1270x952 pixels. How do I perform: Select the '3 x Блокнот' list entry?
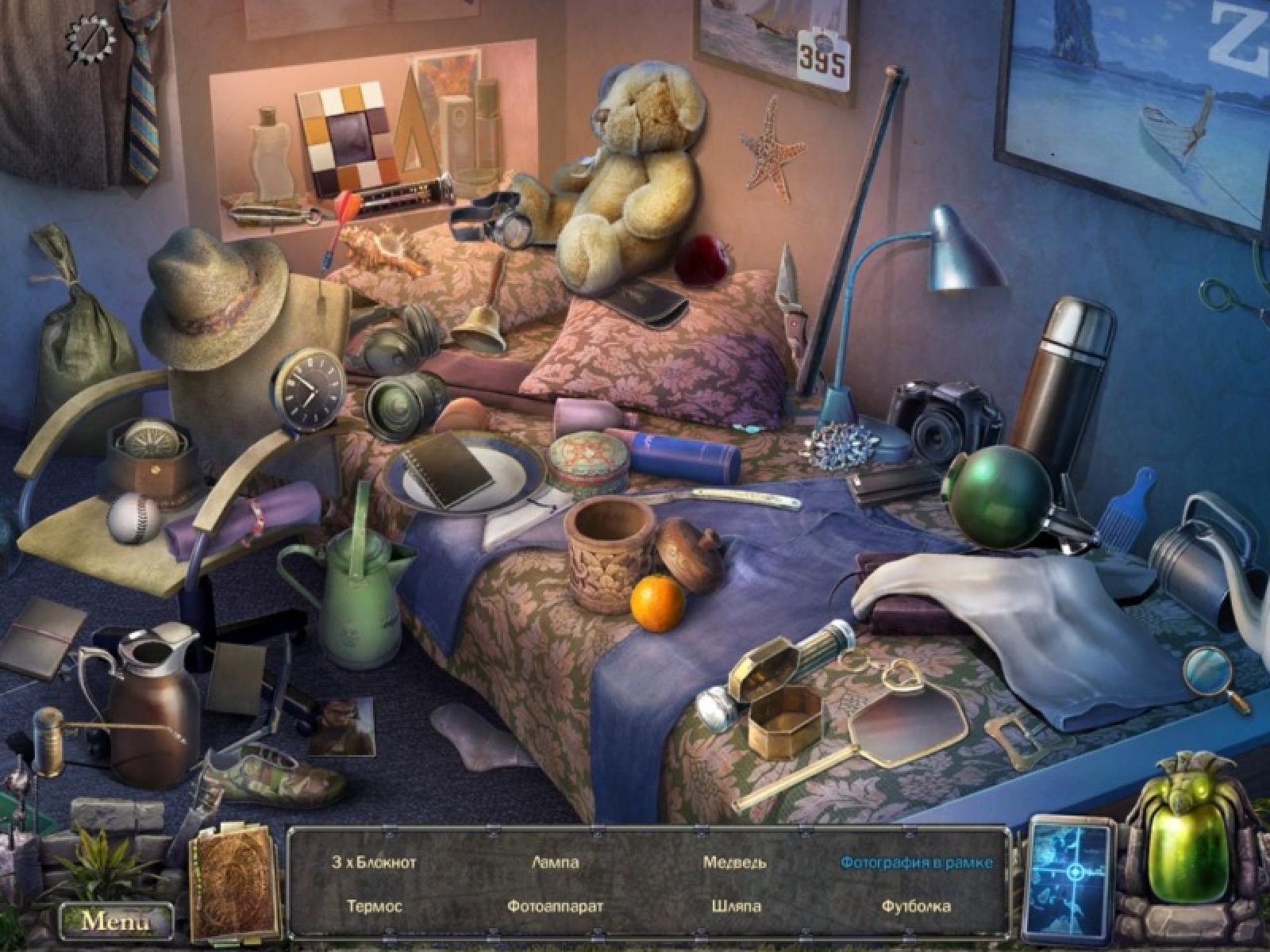coord(374,862)
